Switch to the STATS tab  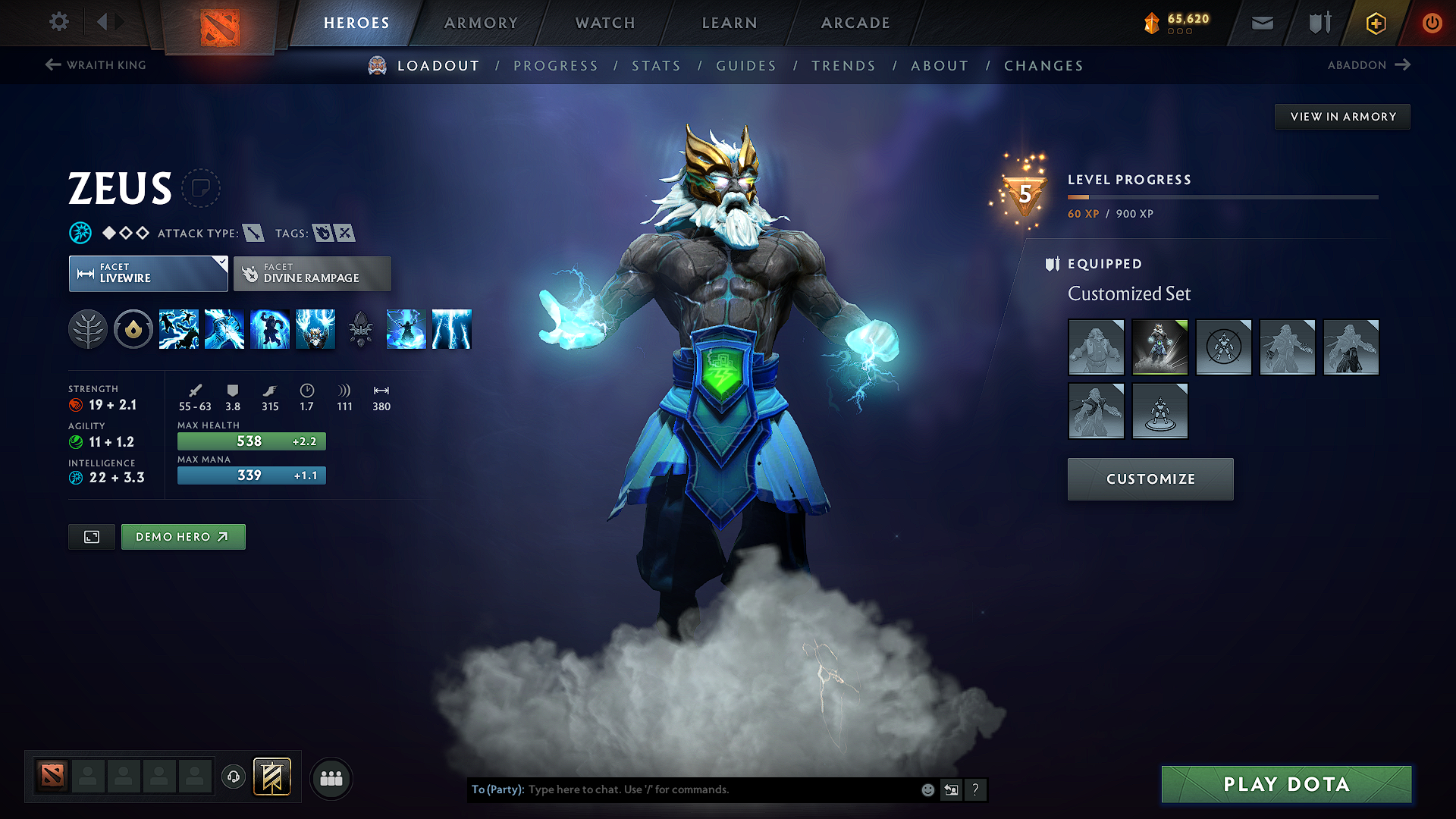pos(656,65)
